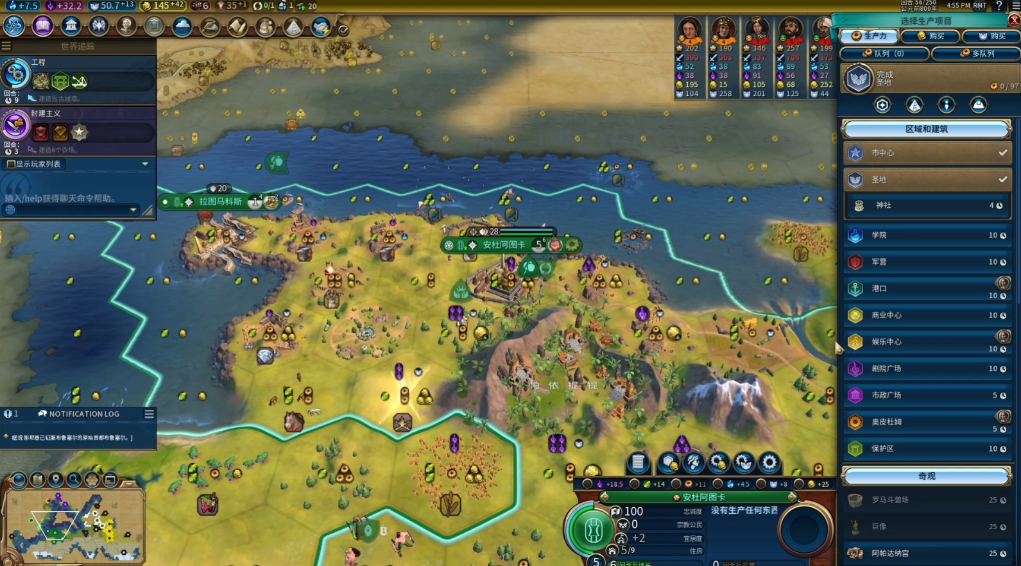Toggle the 显示玩家列表 checkbox
Screen dimensions: 1021x566
[x=11, y=164]
